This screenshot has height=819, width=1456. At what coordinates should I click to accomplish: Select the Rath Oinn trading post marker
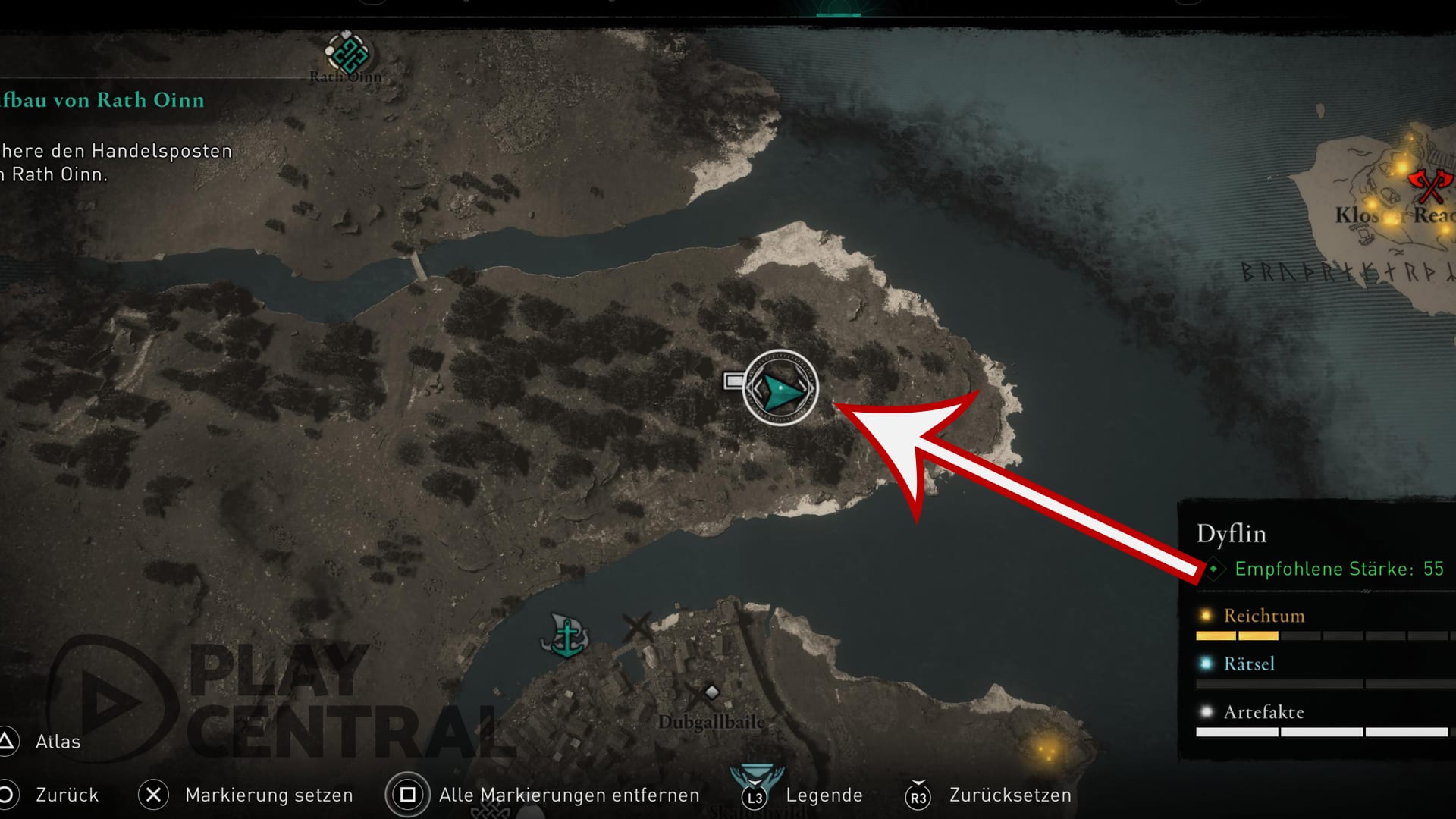point(347,53)
